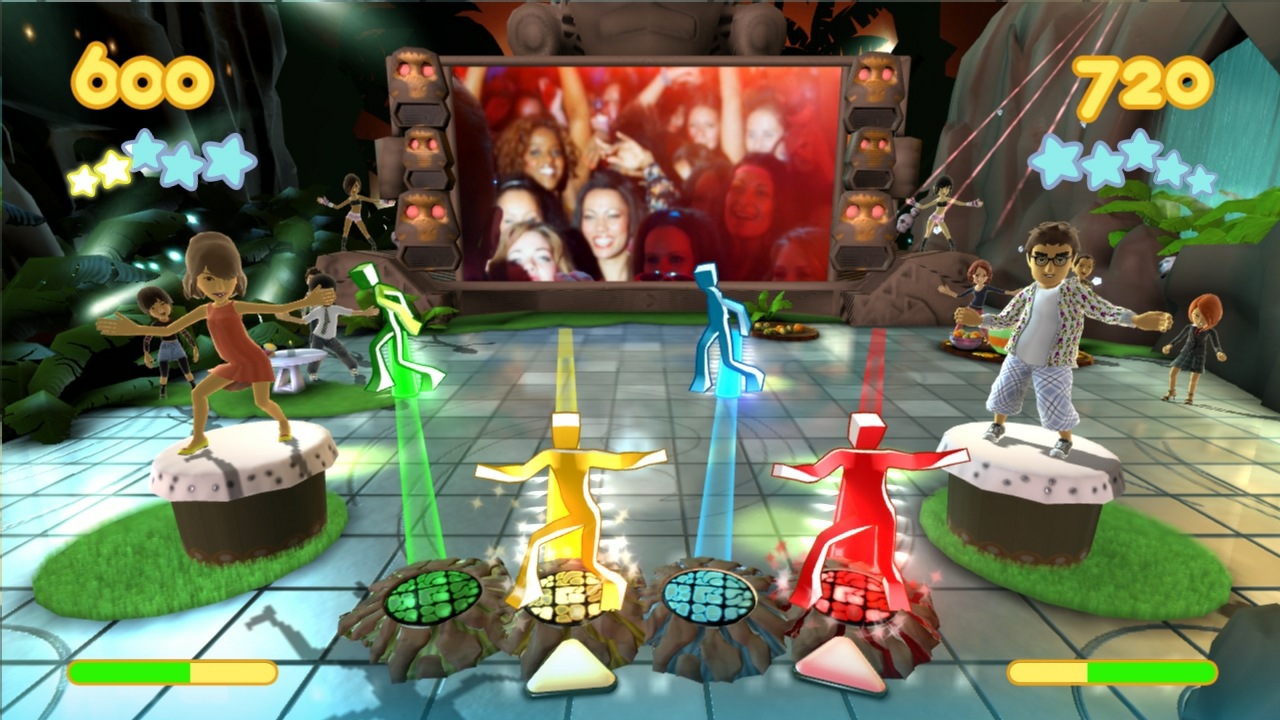Image resolution: width=1280 pixels, height=720 pixels.
Task: Select the yellow dancer silhouette icon
Action: tap(565, 490)
